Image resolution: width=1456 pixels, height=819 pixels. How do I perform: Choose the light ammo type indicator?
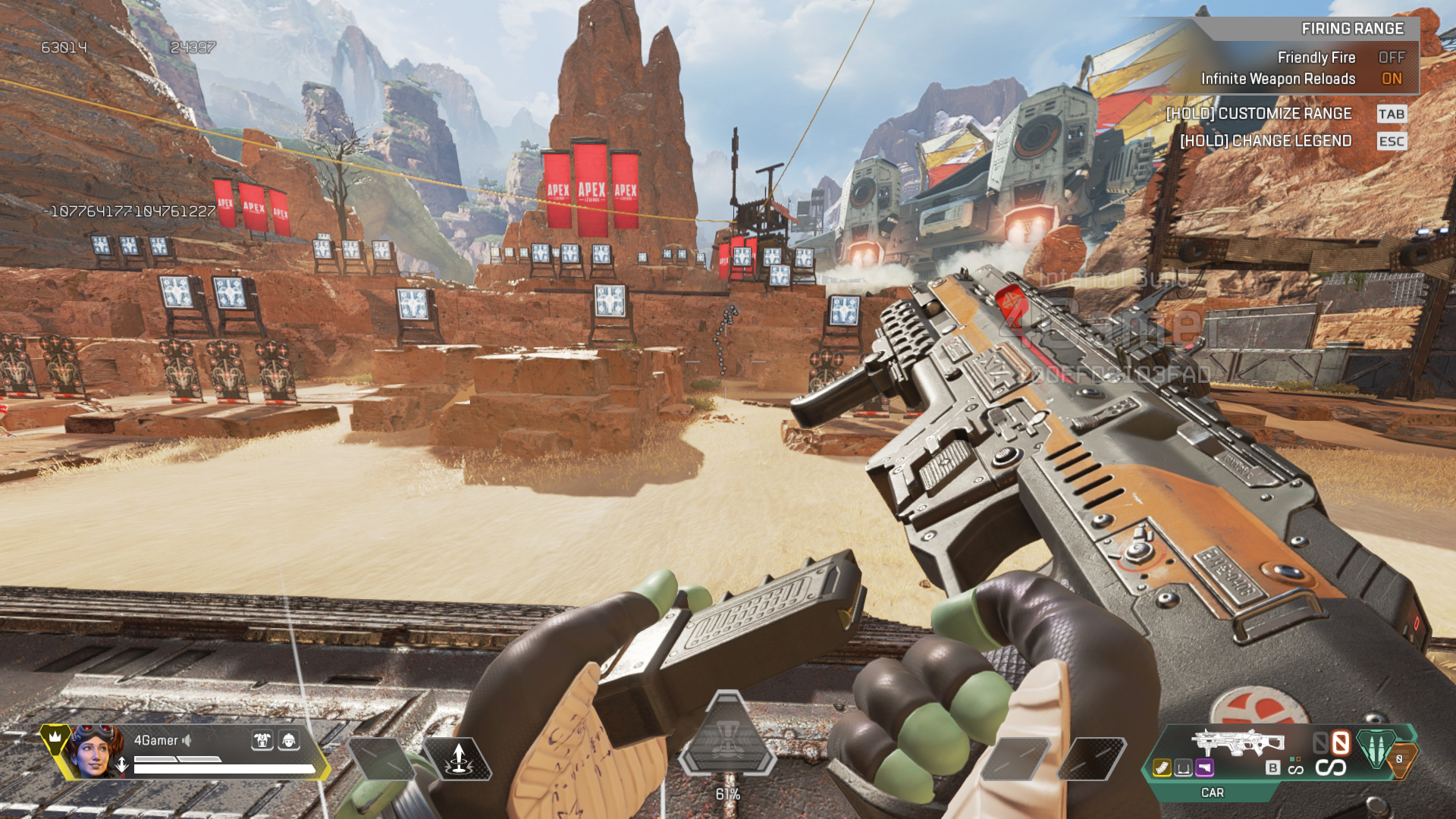tap(1376, 748)
